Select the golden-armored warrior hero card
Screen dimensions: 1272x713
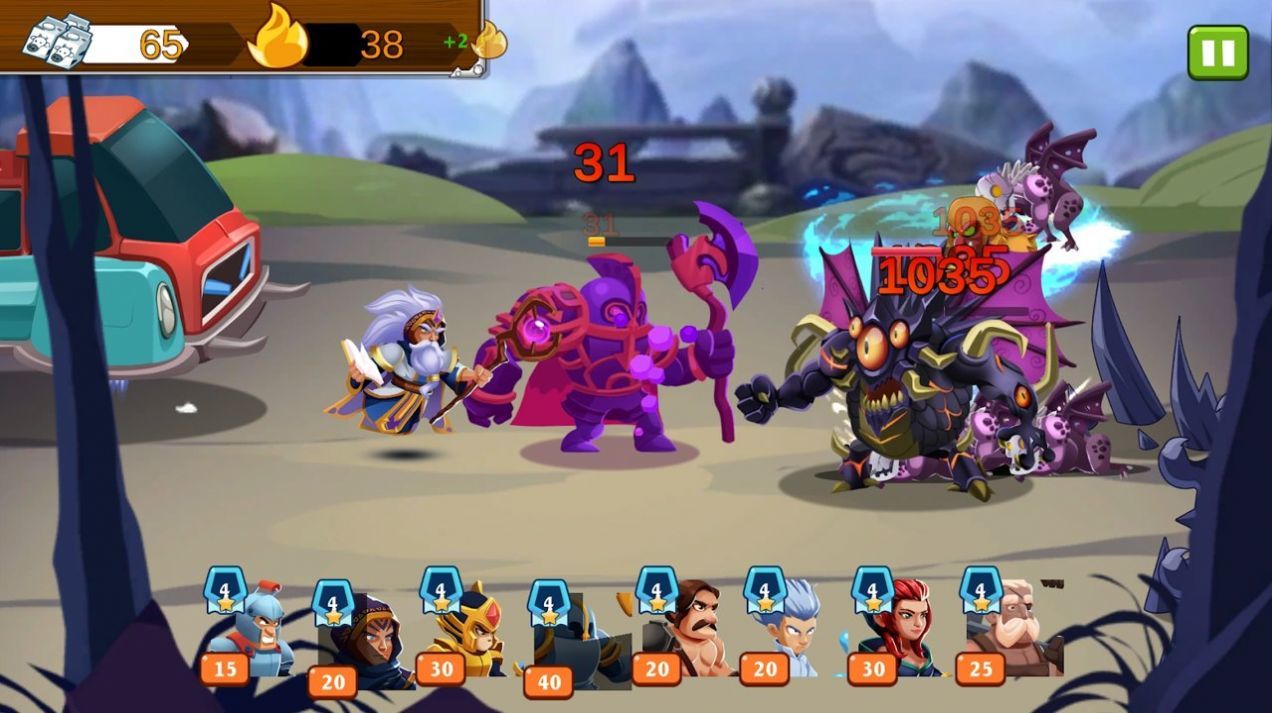coord(468,630)
